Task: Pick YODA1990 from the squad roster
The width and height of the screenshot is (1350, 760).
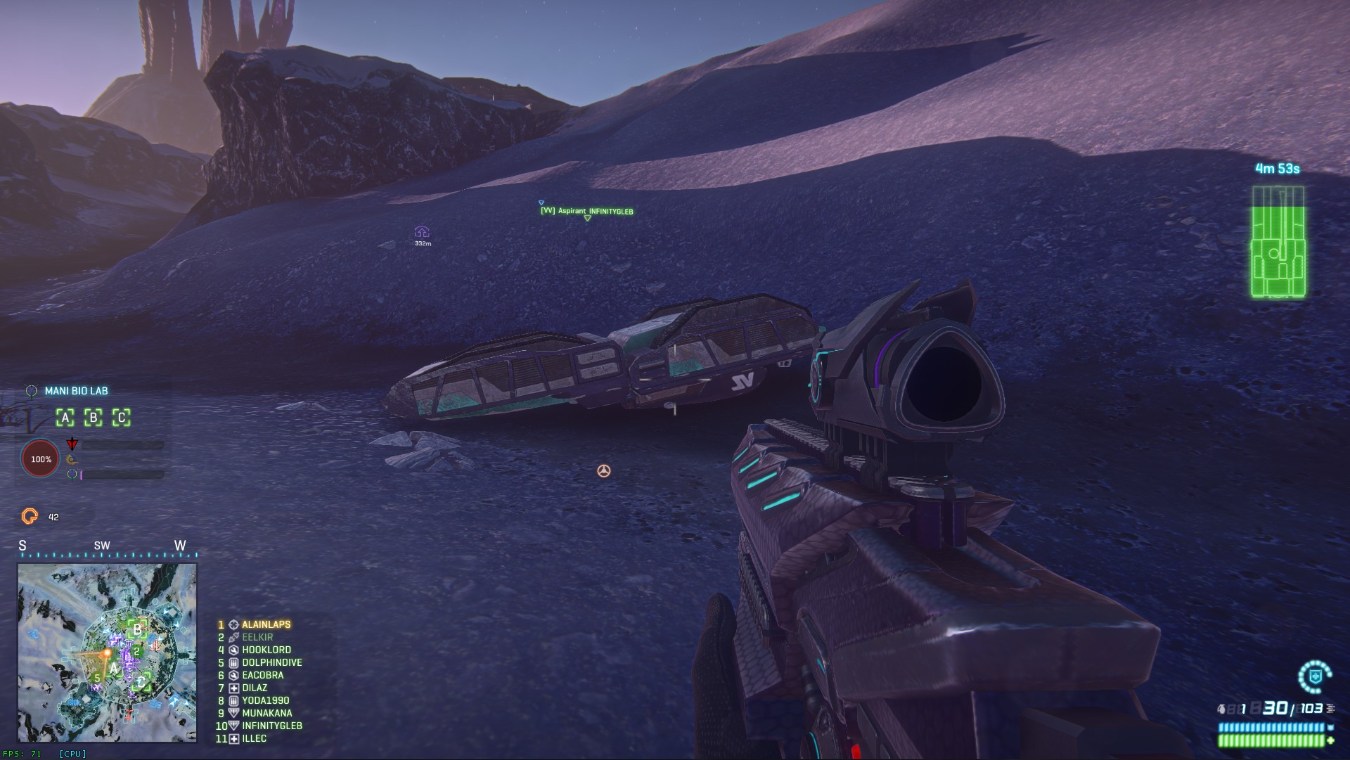Action: [264, 701]
